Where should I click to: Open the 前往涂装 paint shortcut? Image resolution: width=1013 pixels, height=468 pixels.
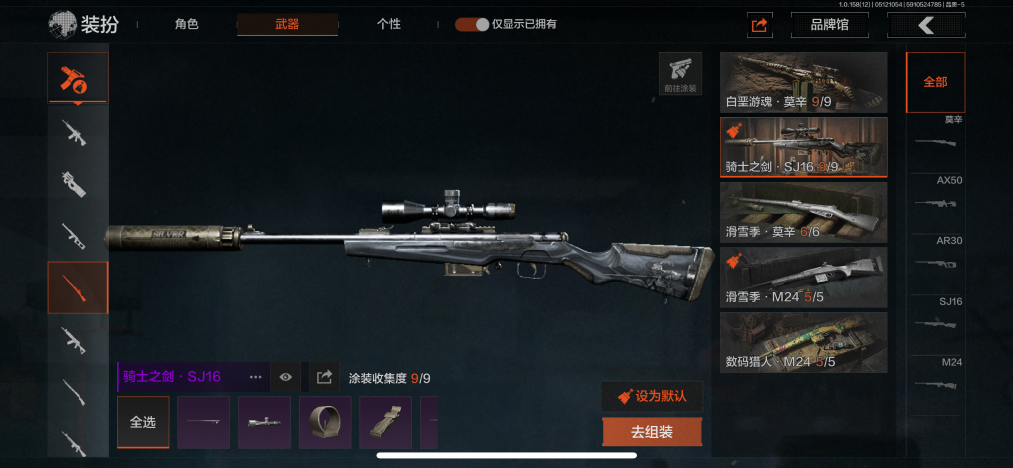tap(680, 74)
